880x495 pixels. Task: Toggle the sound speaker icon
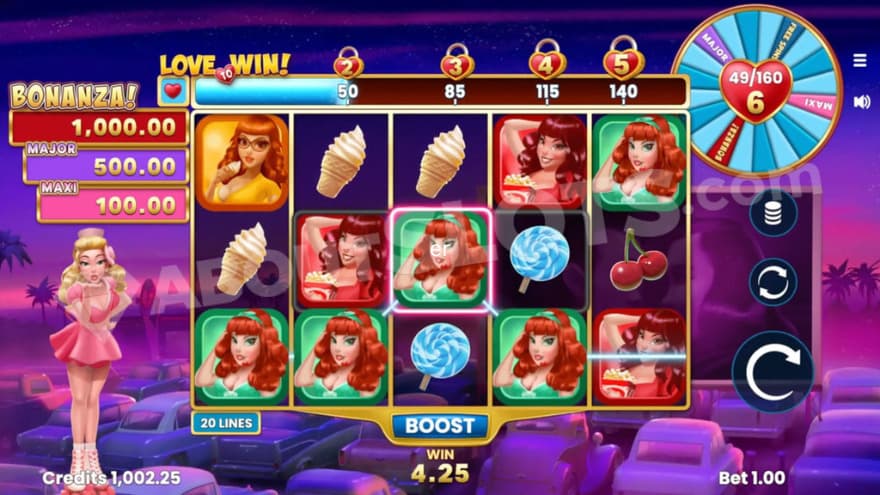(861, 101)
